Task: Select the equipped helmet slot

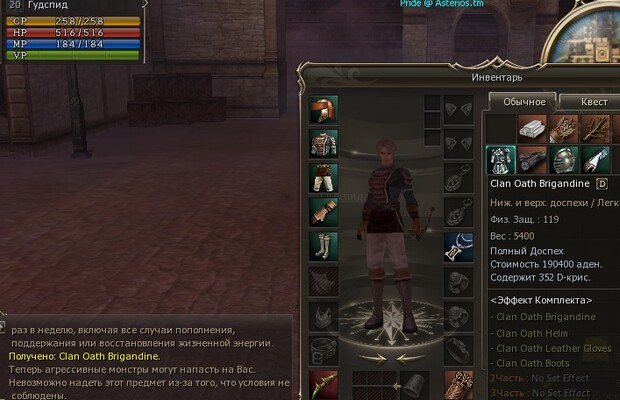Action: [323, 109]
